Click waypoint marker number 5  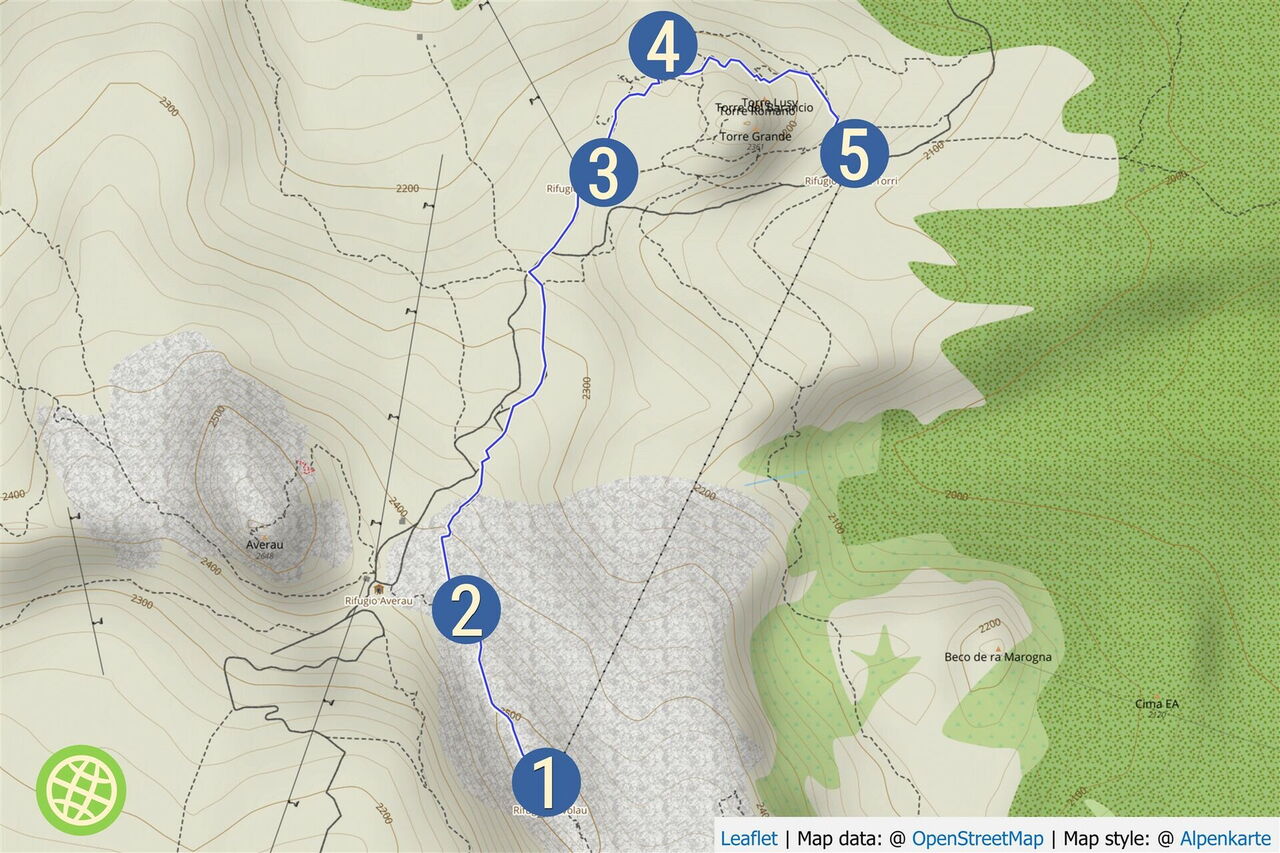point(854,155)
